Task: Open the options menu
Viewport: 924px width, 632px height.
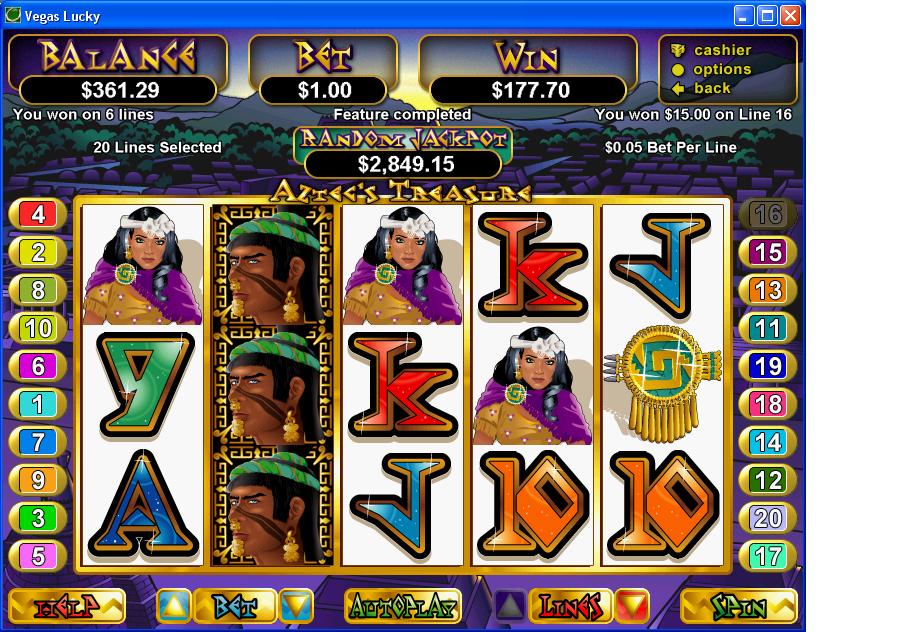Action: (x=722, y=69)
